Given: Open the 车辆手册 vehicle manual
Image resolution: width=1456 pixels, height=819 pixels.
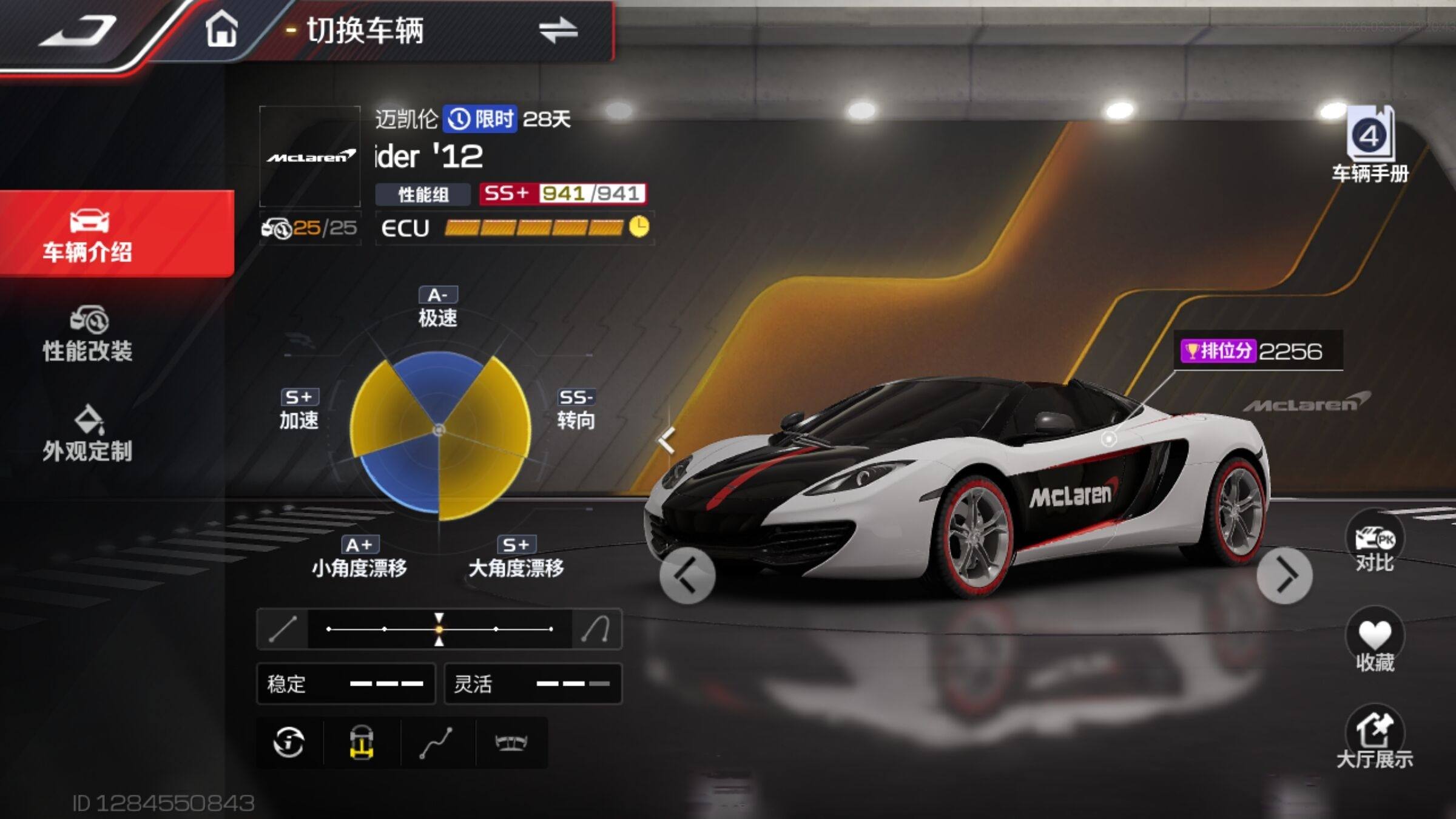Looking at the screenshot, I should pyautogui.click(x=1370, y=146).
